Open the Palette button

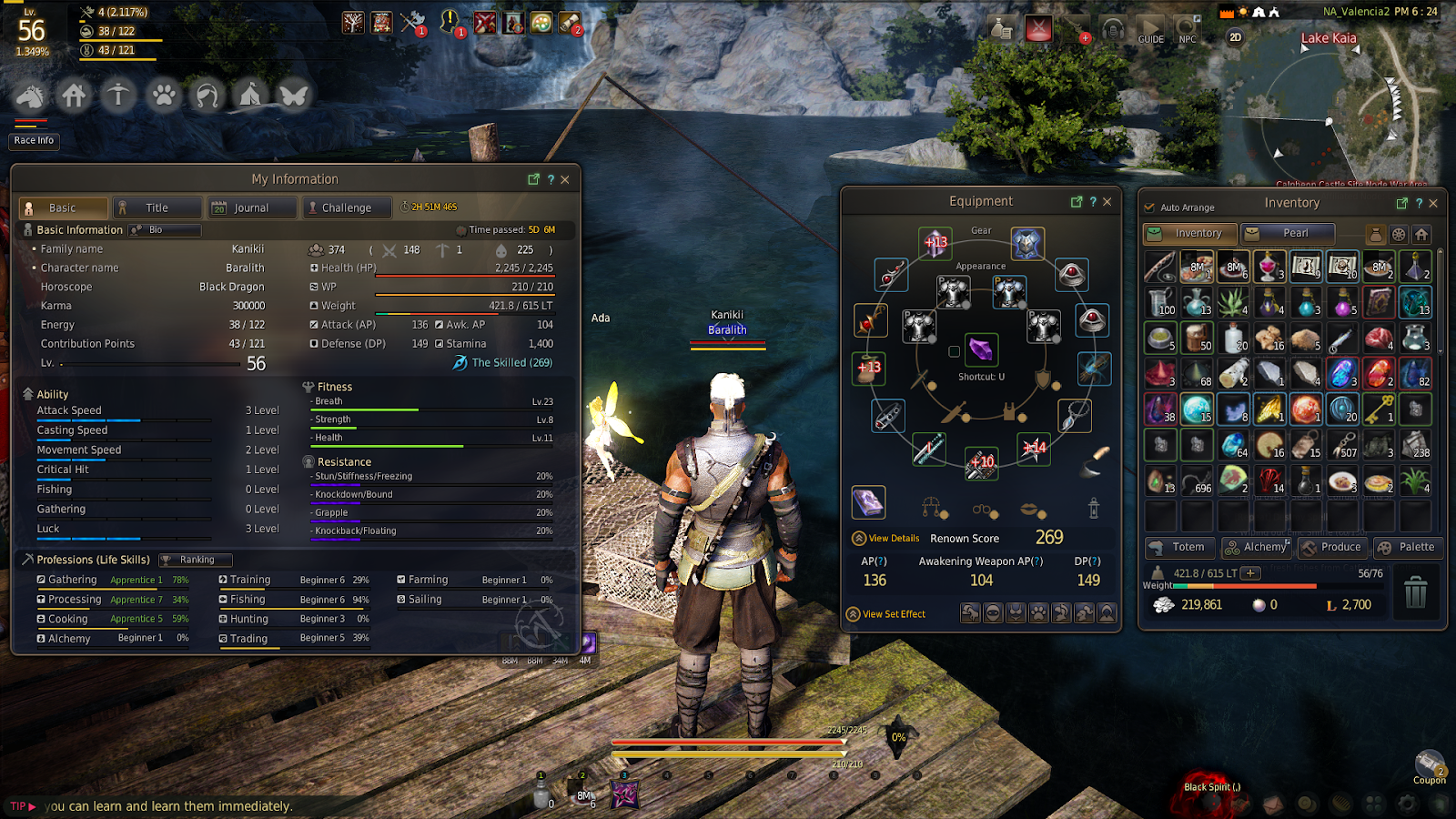1407,547
